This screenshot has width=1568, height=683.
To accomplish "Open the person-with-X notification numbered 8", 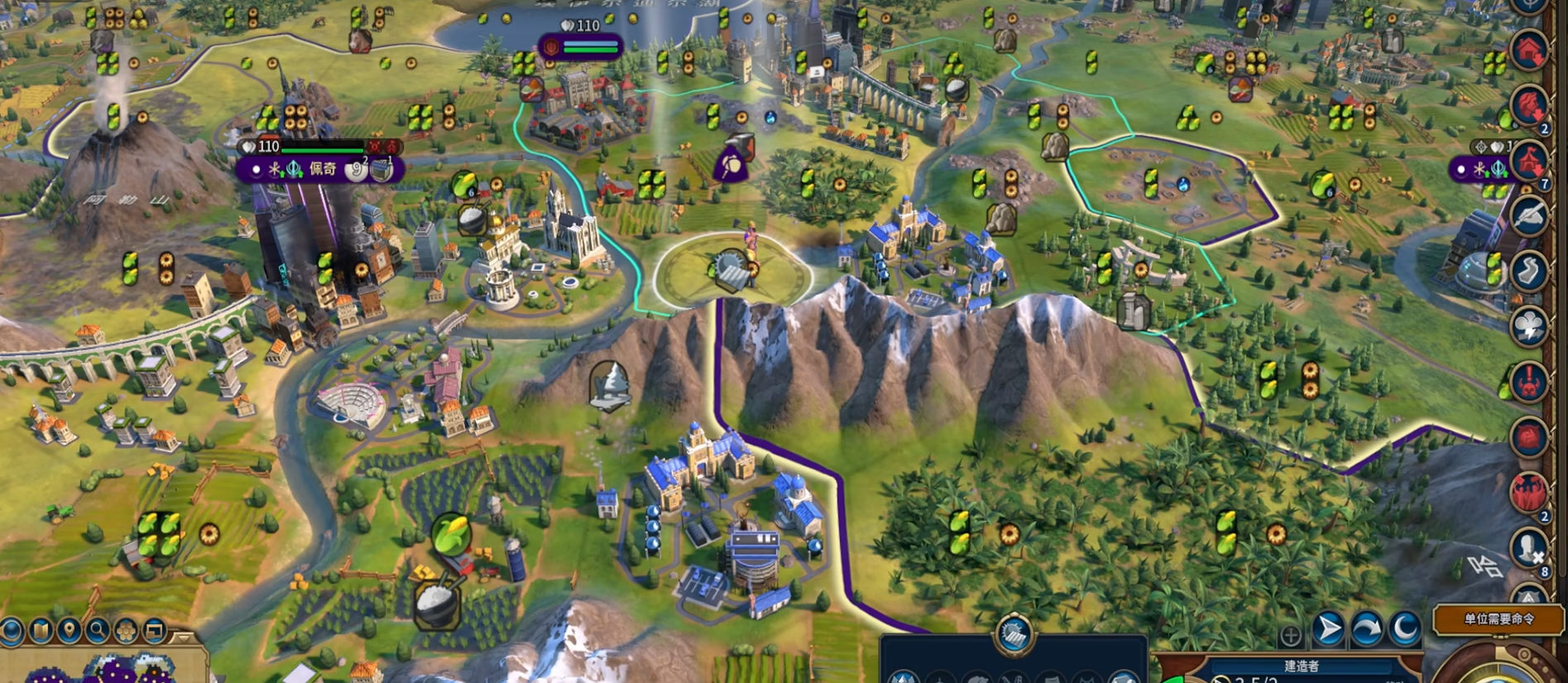I will pos(1529,548).
